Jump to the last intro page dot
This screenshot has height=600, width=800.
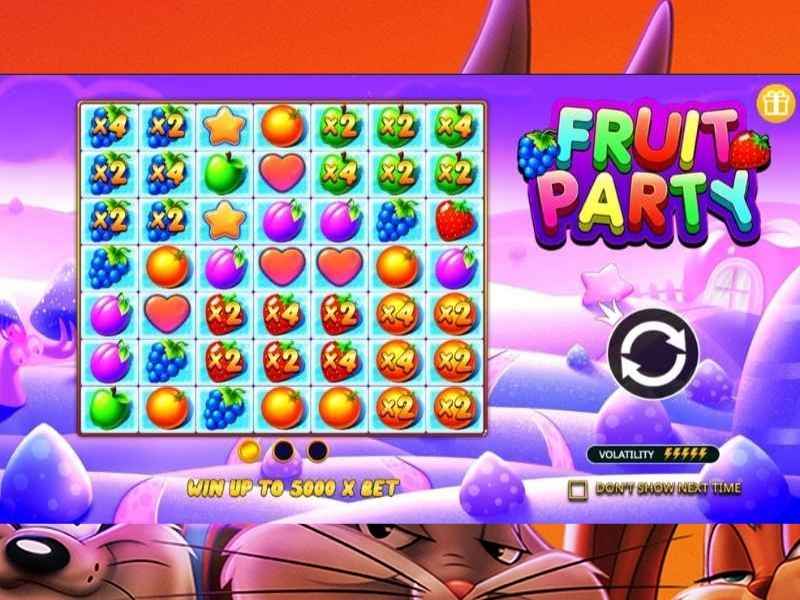[x=318, y=450]
